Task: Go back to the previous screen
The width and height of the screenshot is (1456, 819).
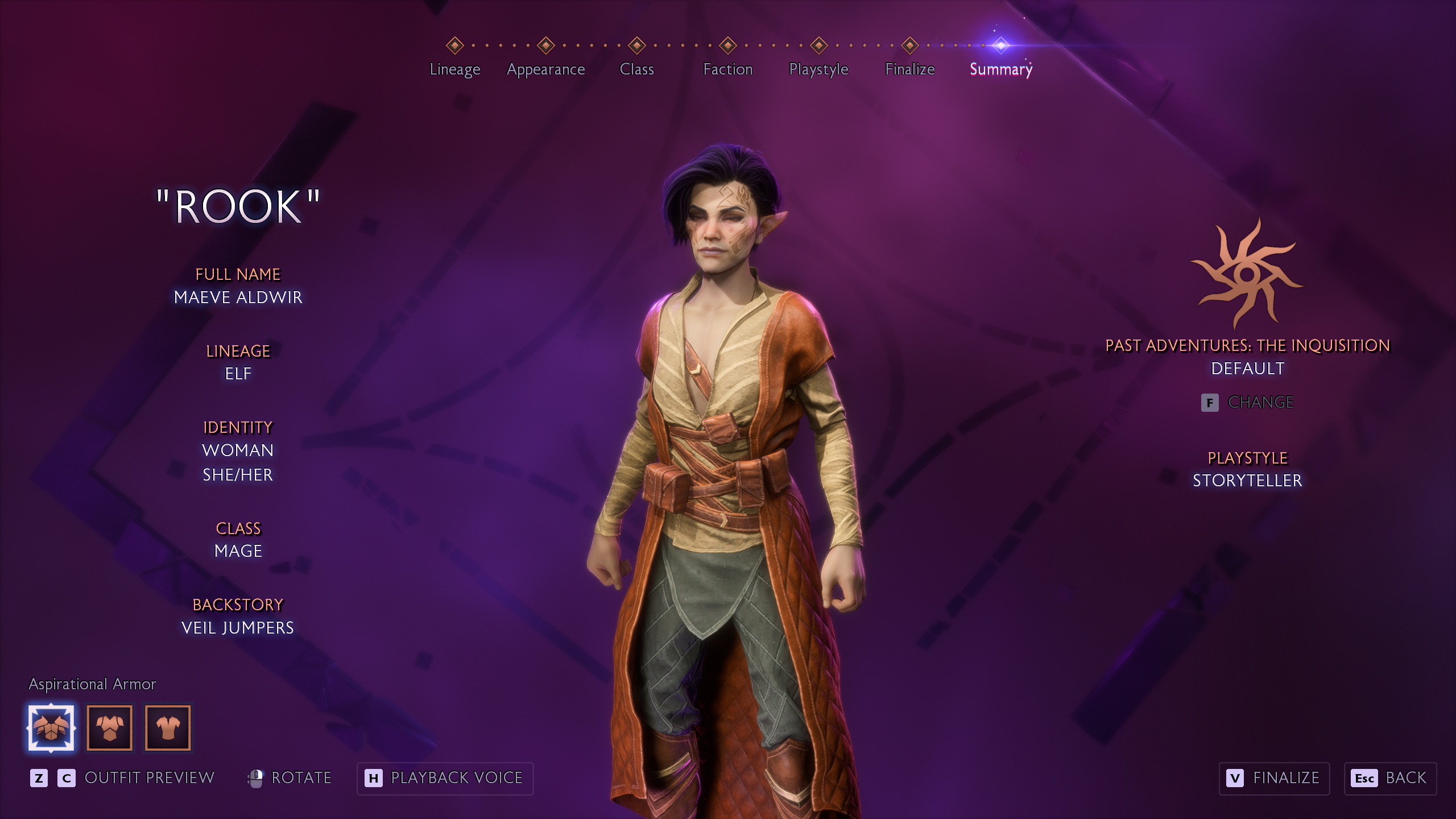Action: point(1390,778)
